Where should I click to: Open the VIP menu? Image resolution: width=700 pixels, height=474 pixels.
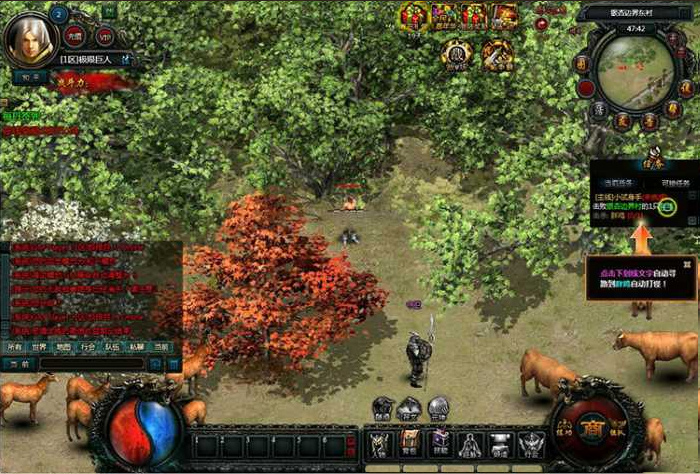[x=105, y=36]
